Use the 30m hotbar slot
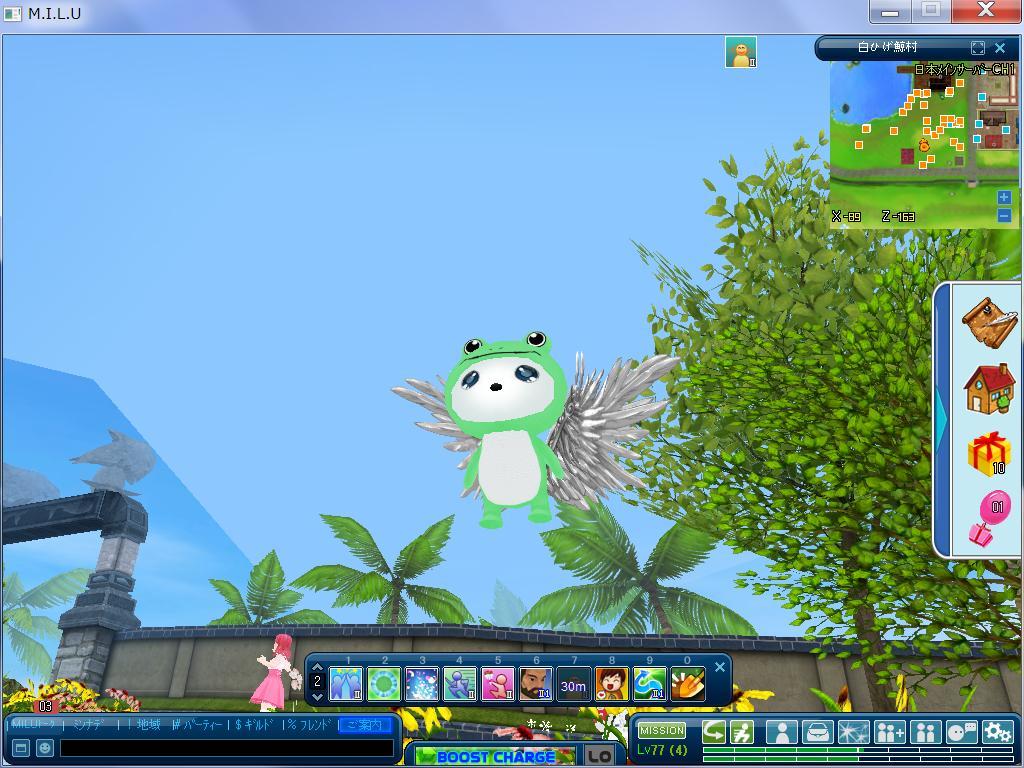The image size is (1024, 768). [x=573, y=685]
